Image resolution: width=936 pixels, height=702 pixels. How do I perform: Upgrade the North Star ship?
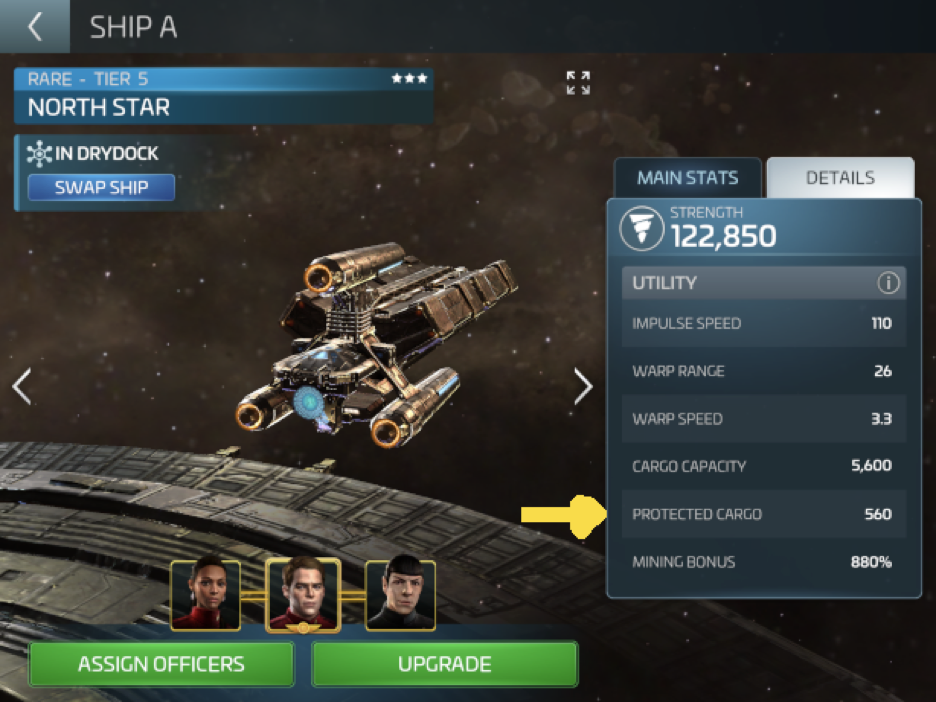[445, 664]
